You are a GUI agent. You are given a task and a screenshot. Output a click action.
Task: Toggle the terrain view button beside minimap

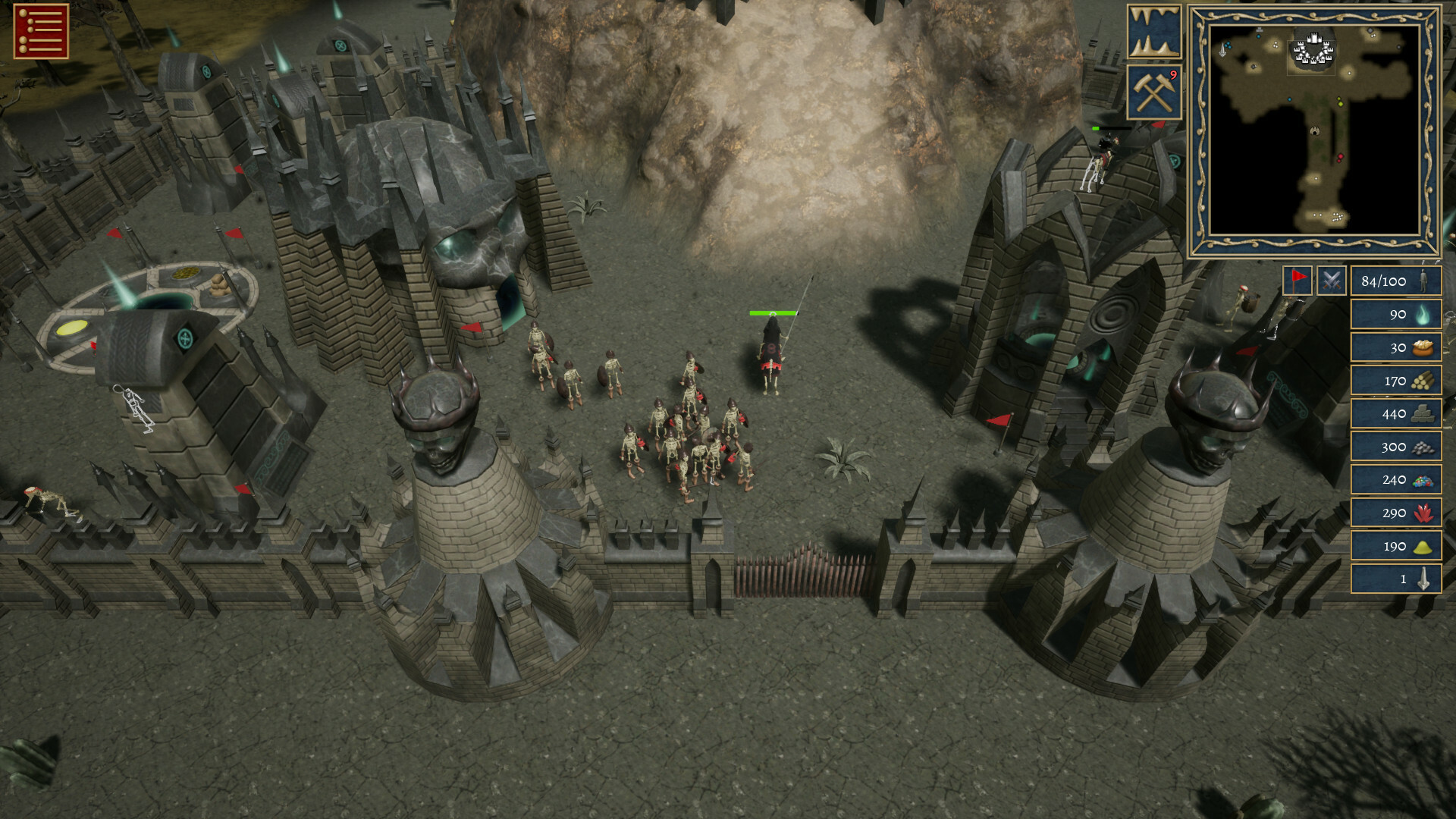click(x=1153, y=32)
